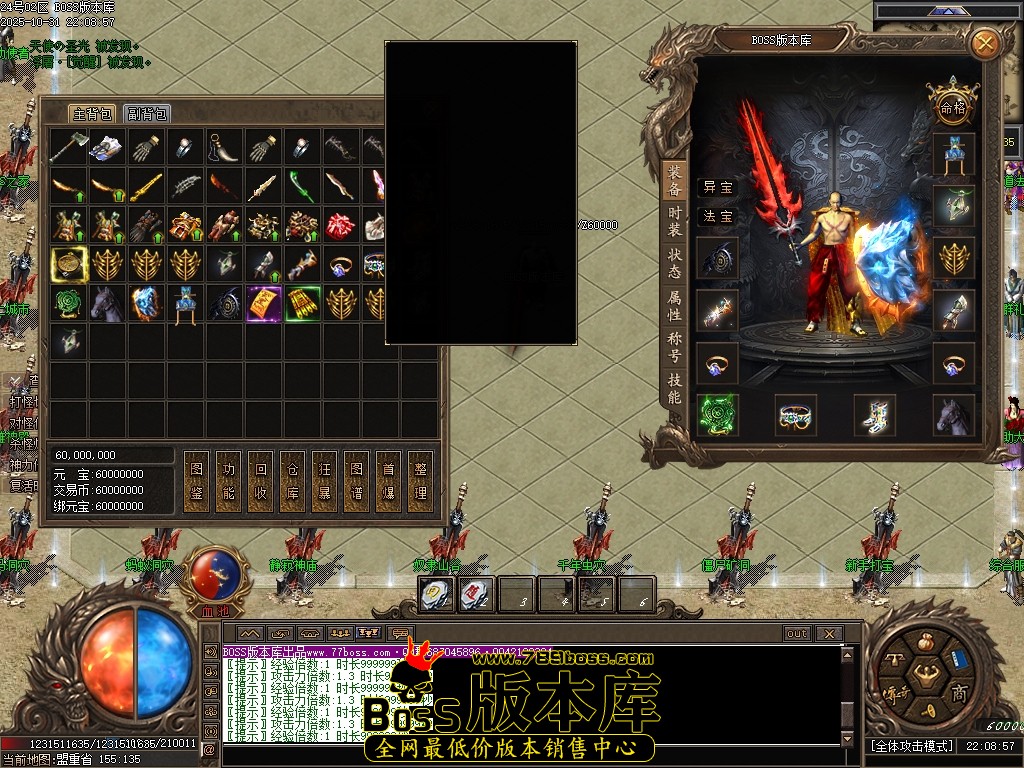
Task: Click the 回收 recycle button
Action: pyautogui.click(x=261, y=481)
